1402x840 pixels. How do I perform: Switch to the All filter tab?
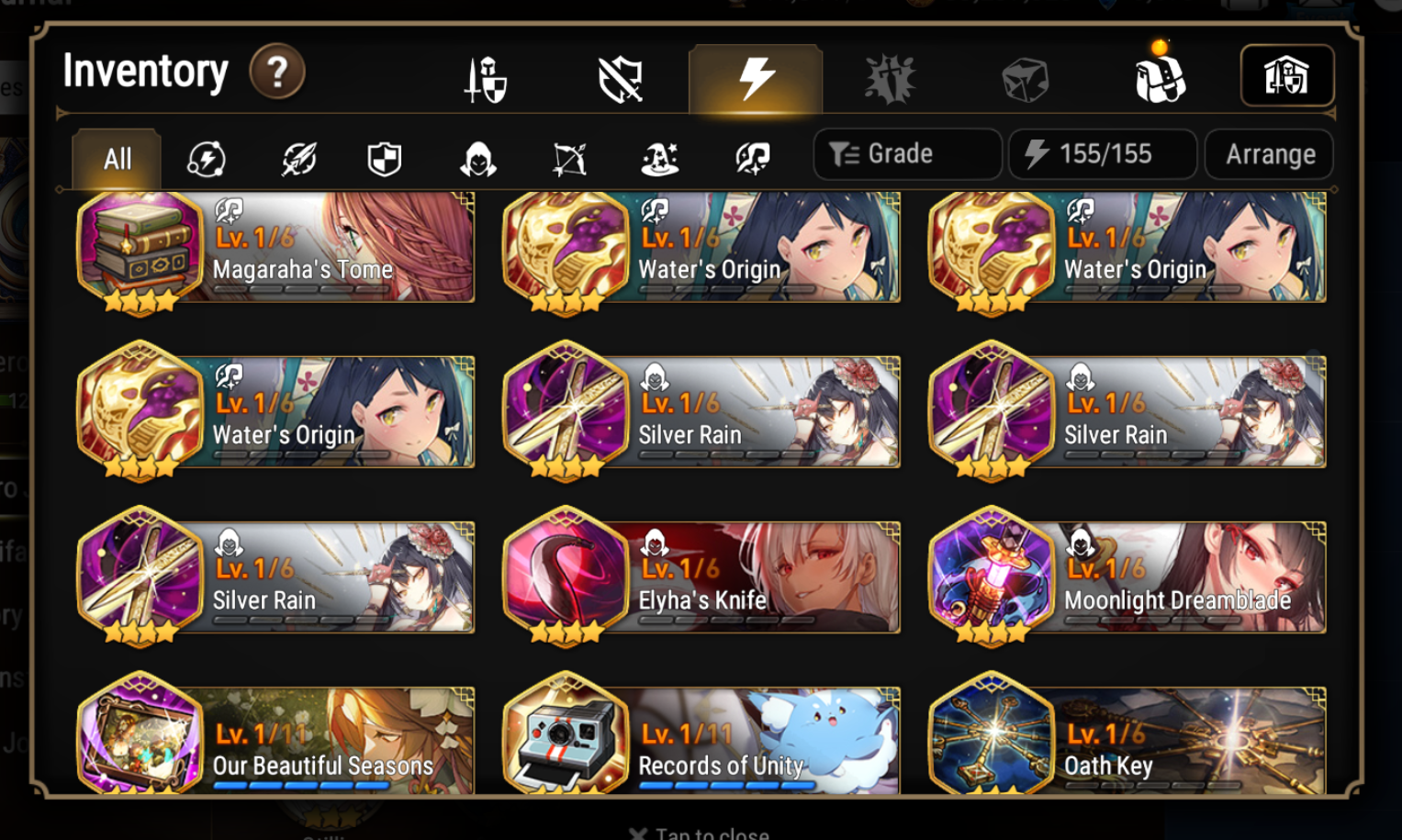[x=116, y=158]
